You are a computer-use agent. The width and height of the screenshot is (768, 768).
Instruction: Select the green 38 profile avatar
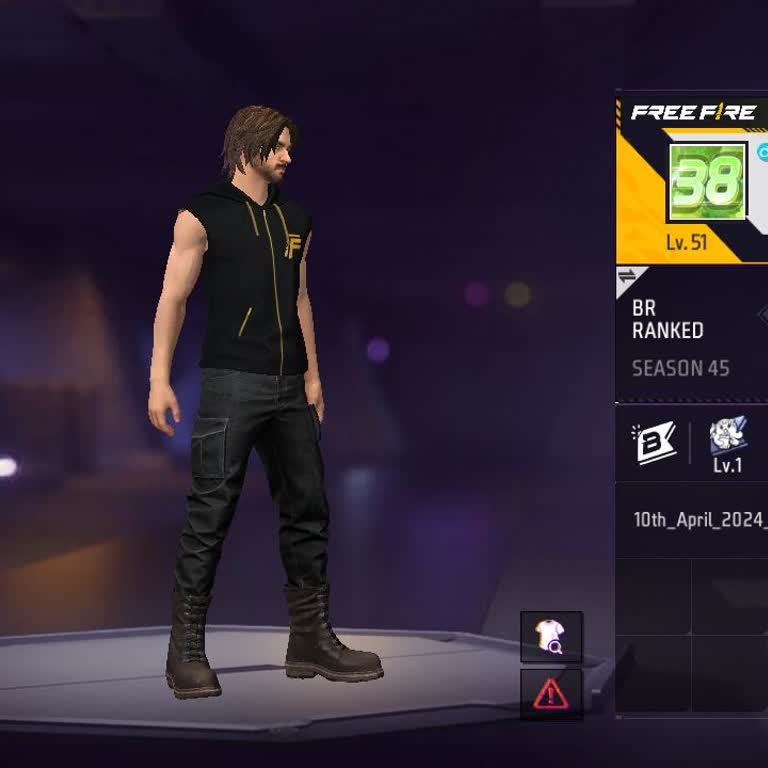707,181
